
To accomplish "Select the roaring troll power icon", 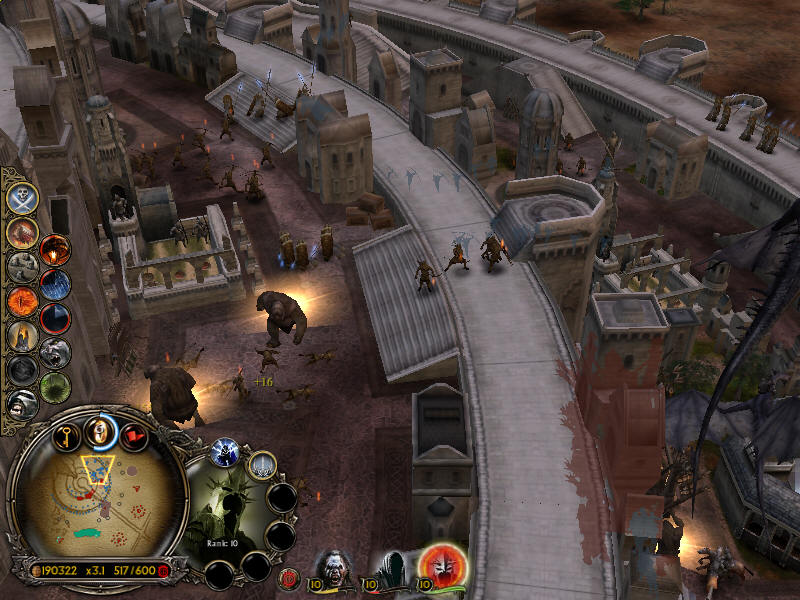I will (x=54, y=353).
